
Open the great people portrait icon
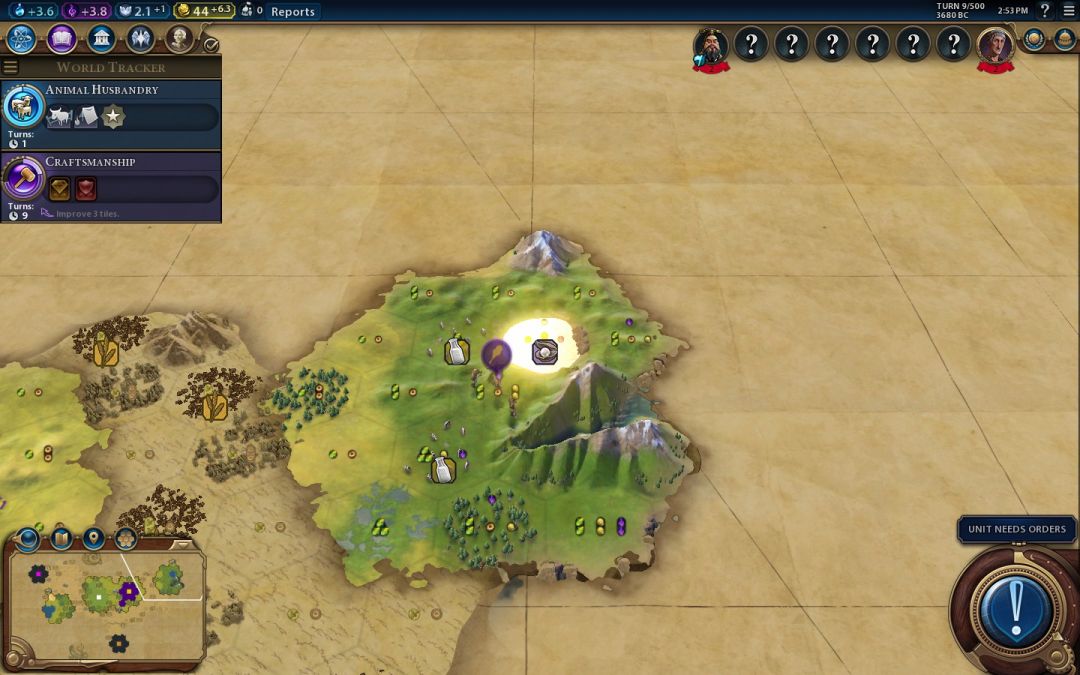click(179, 39)
